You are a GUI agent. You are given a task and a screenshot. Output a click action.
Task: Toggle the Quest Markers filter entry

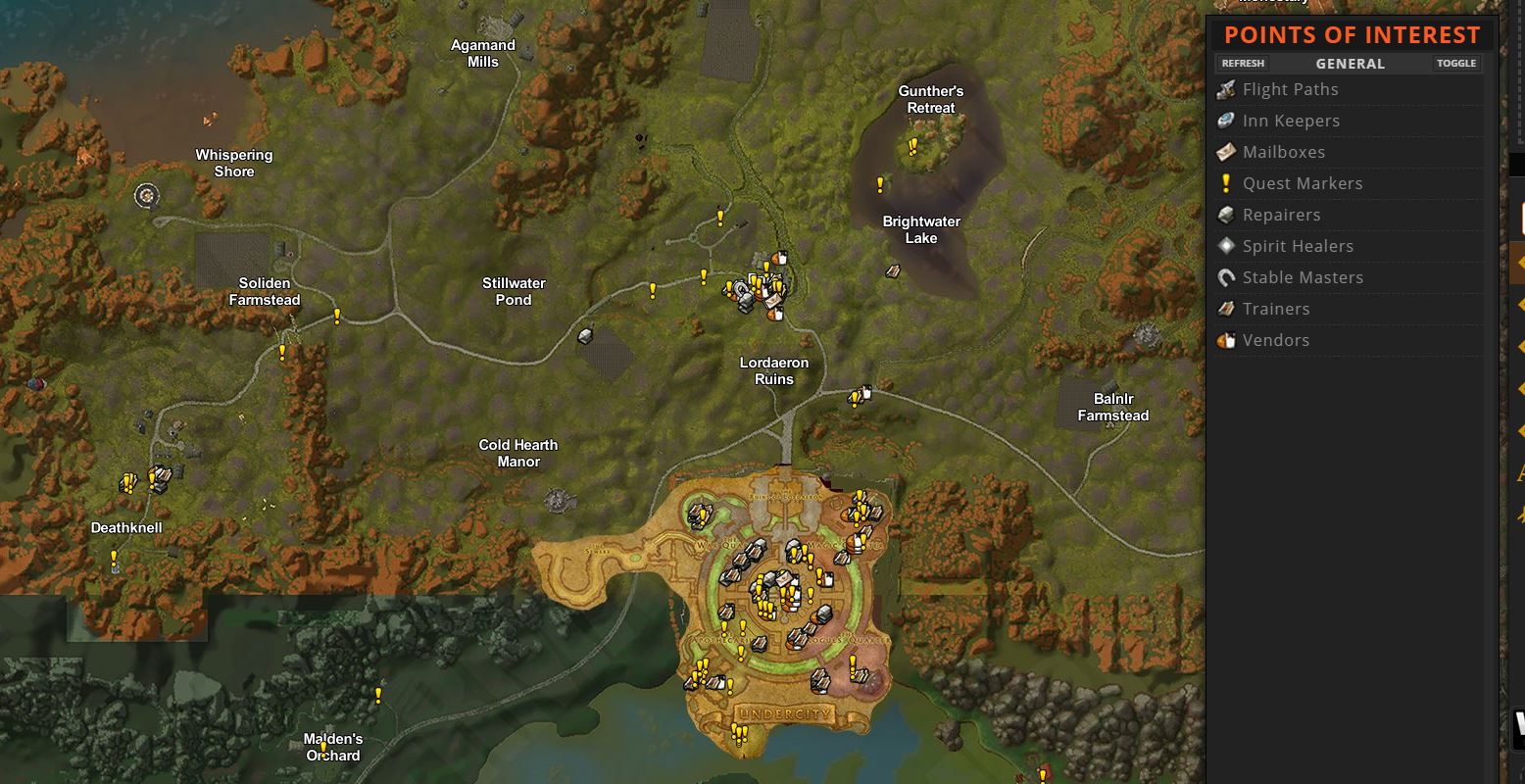coord(1302,183)
